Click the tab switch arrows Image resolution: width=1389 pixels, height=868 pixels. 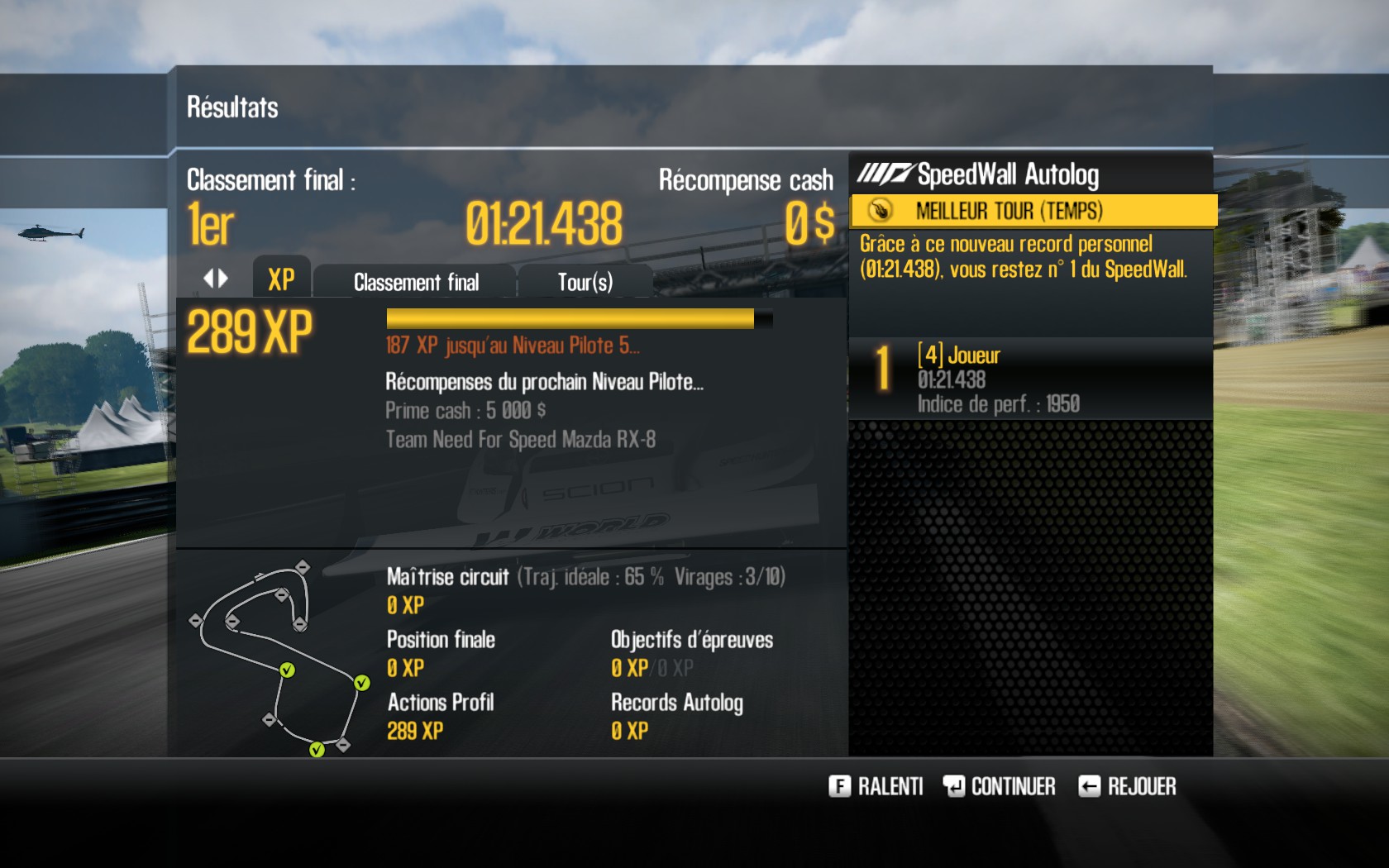(216, 279)
